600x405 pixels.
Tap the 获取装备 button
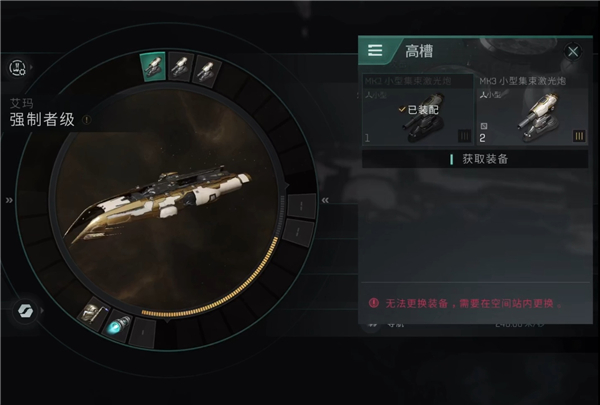point(475,159)
